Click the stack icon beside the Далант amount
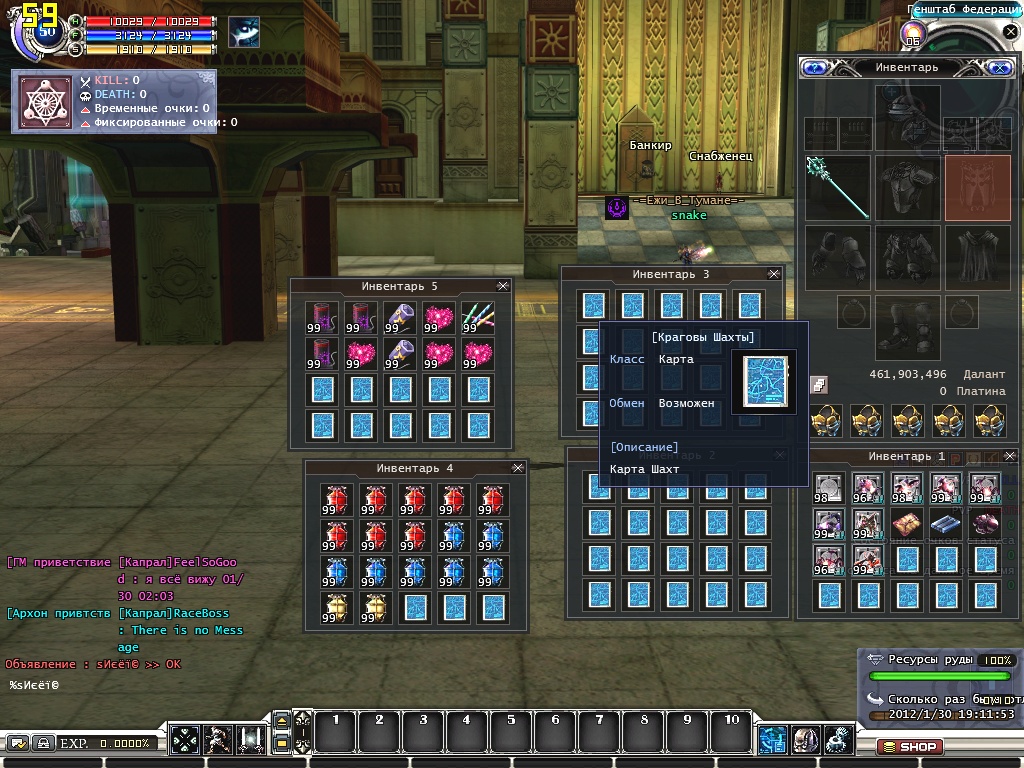Viewport: 1024px width, 768px height. 818,384
